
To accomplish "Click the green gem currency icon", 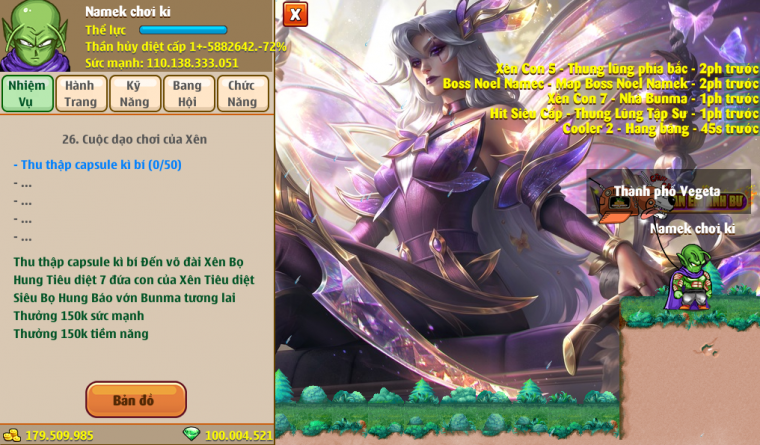I will pyautogui.click(x=191, y=434).
